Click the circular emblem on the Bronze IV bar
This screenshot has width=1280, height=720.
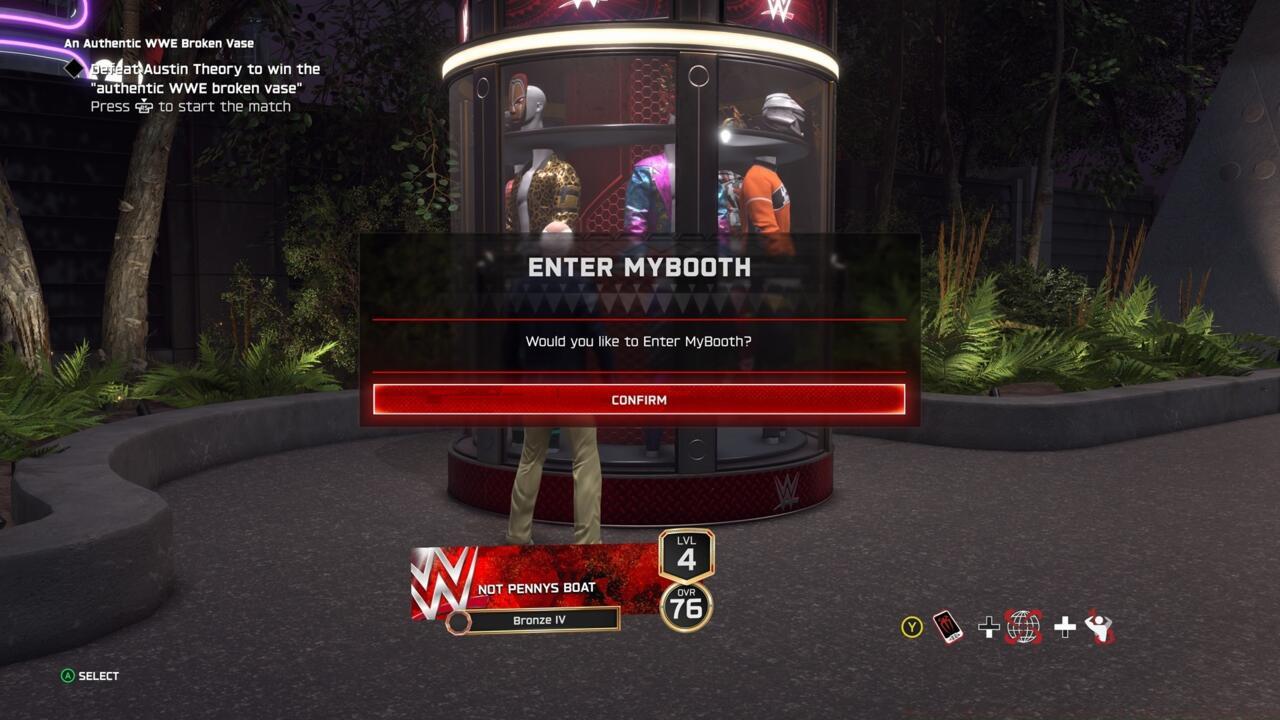point(459,620)
